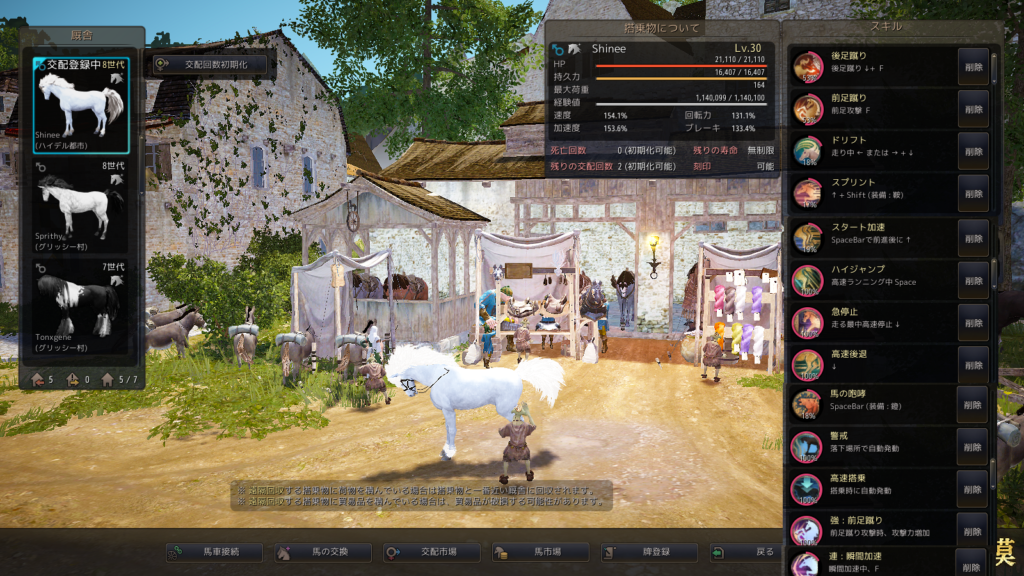Open the 馬の交換 menu
The image size is (1024, 576).
pos(323,552)
